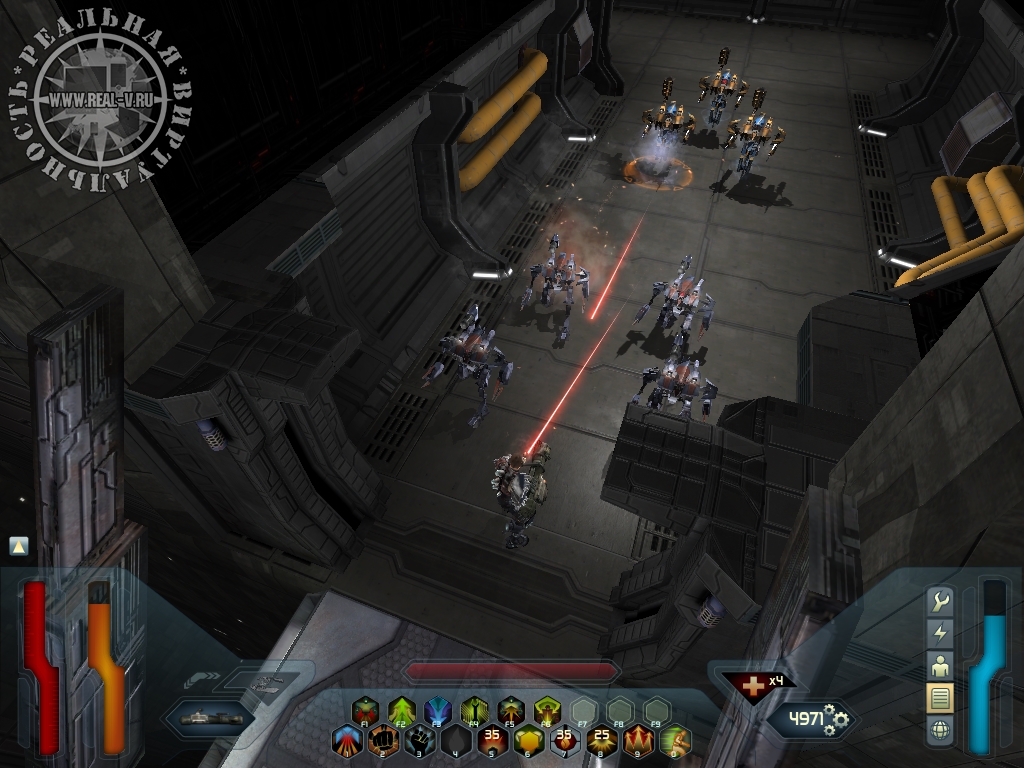Activate the yellow hexagon ability in slot 6
1024x768 pixels.
[x=528, y=741]
